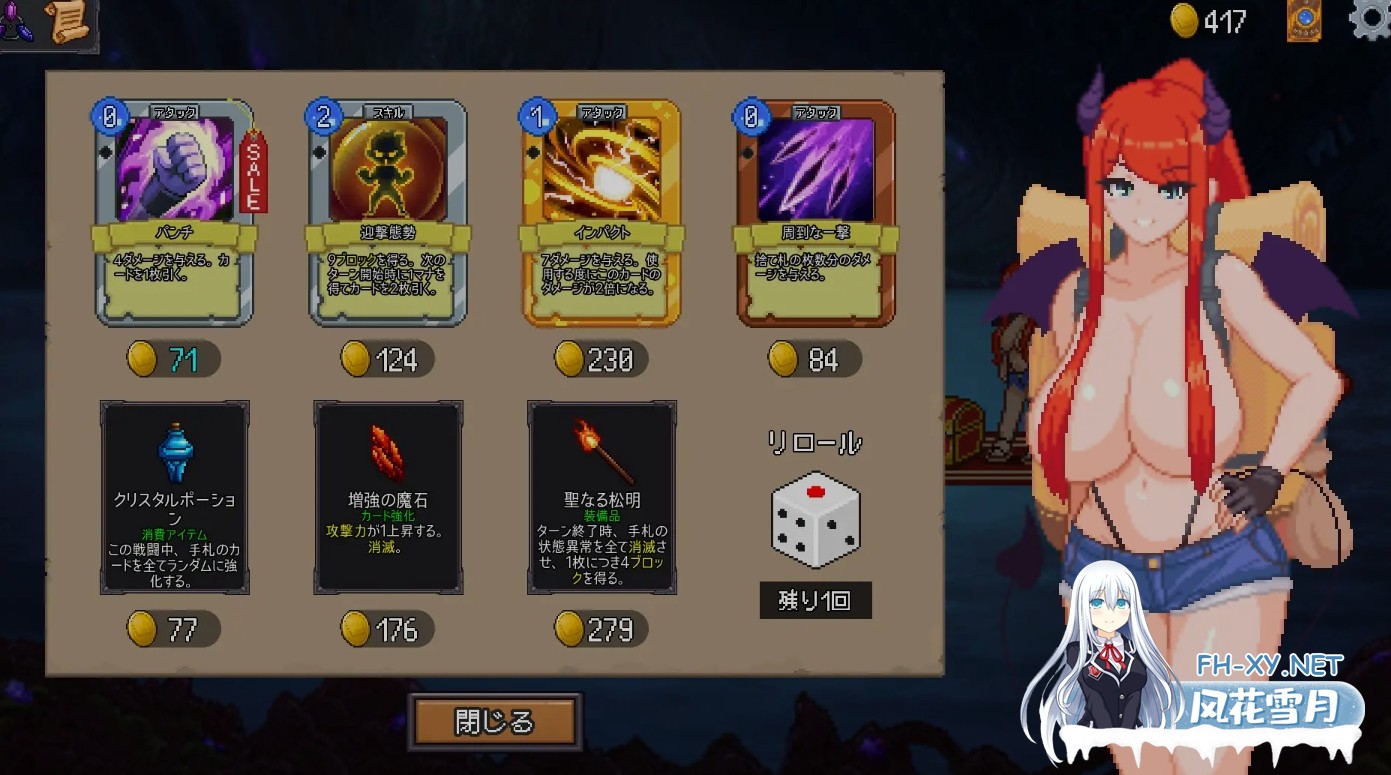Click the 残り1回 reroll counter label
The width and height of the screenshot is (1391, 775).
[x=815, y=600]
